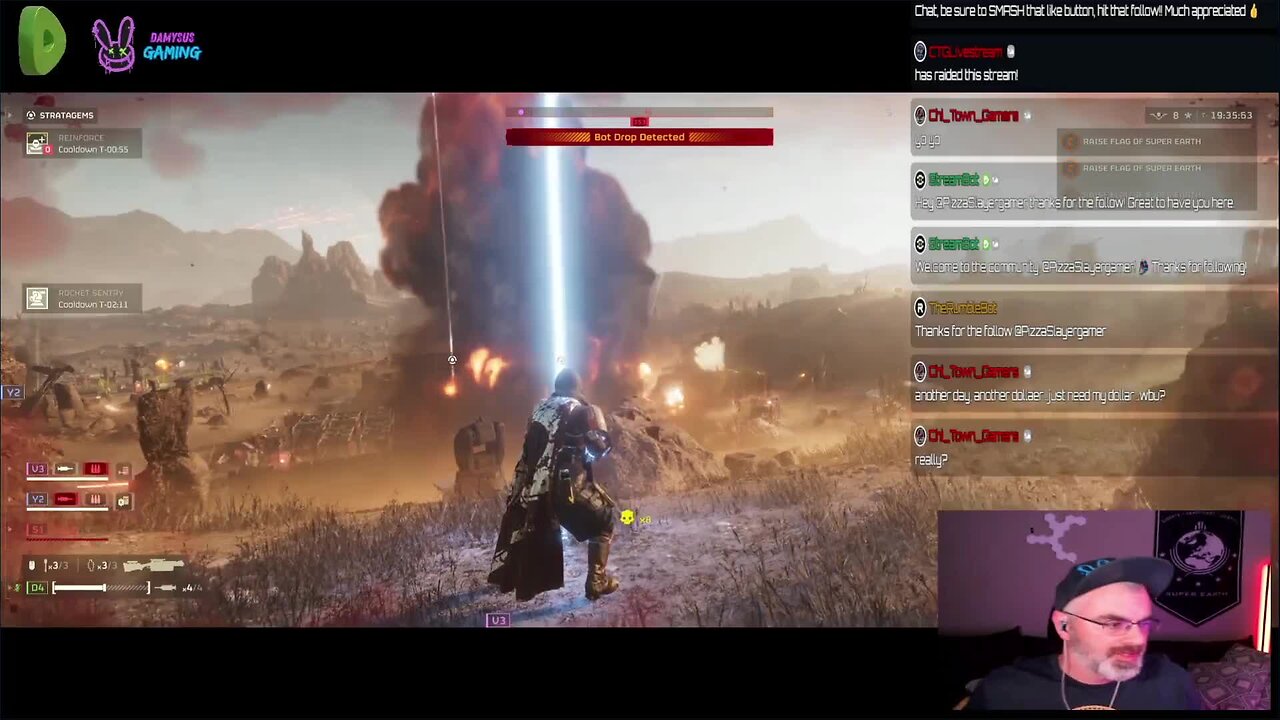
Task: Open the Raise Flag of Super Earth objective
Action: [1141, 141]
